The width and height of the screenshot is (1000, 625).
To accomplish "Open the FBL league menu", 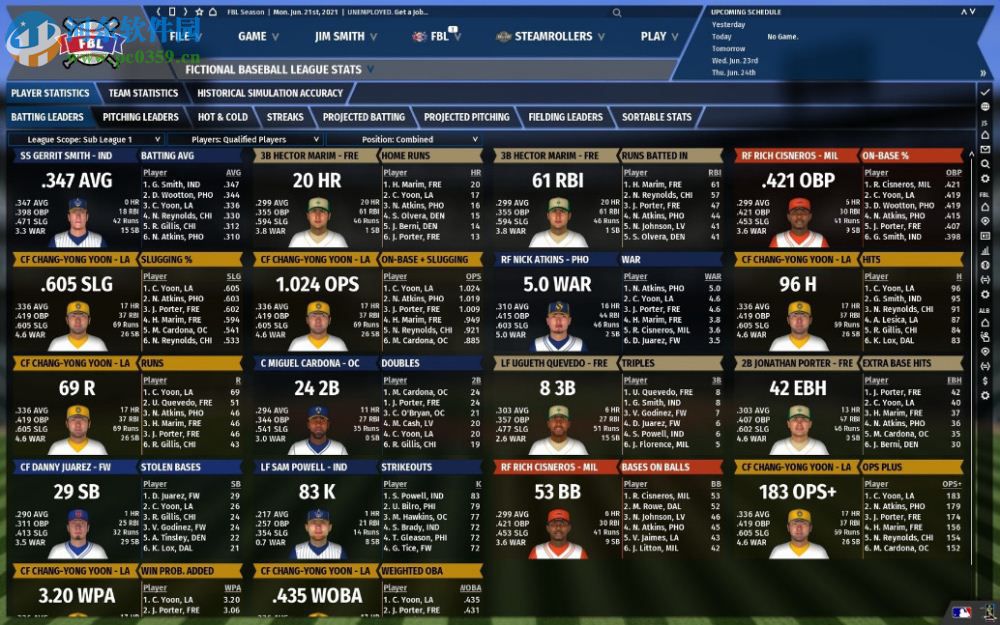I will [438, 36].
